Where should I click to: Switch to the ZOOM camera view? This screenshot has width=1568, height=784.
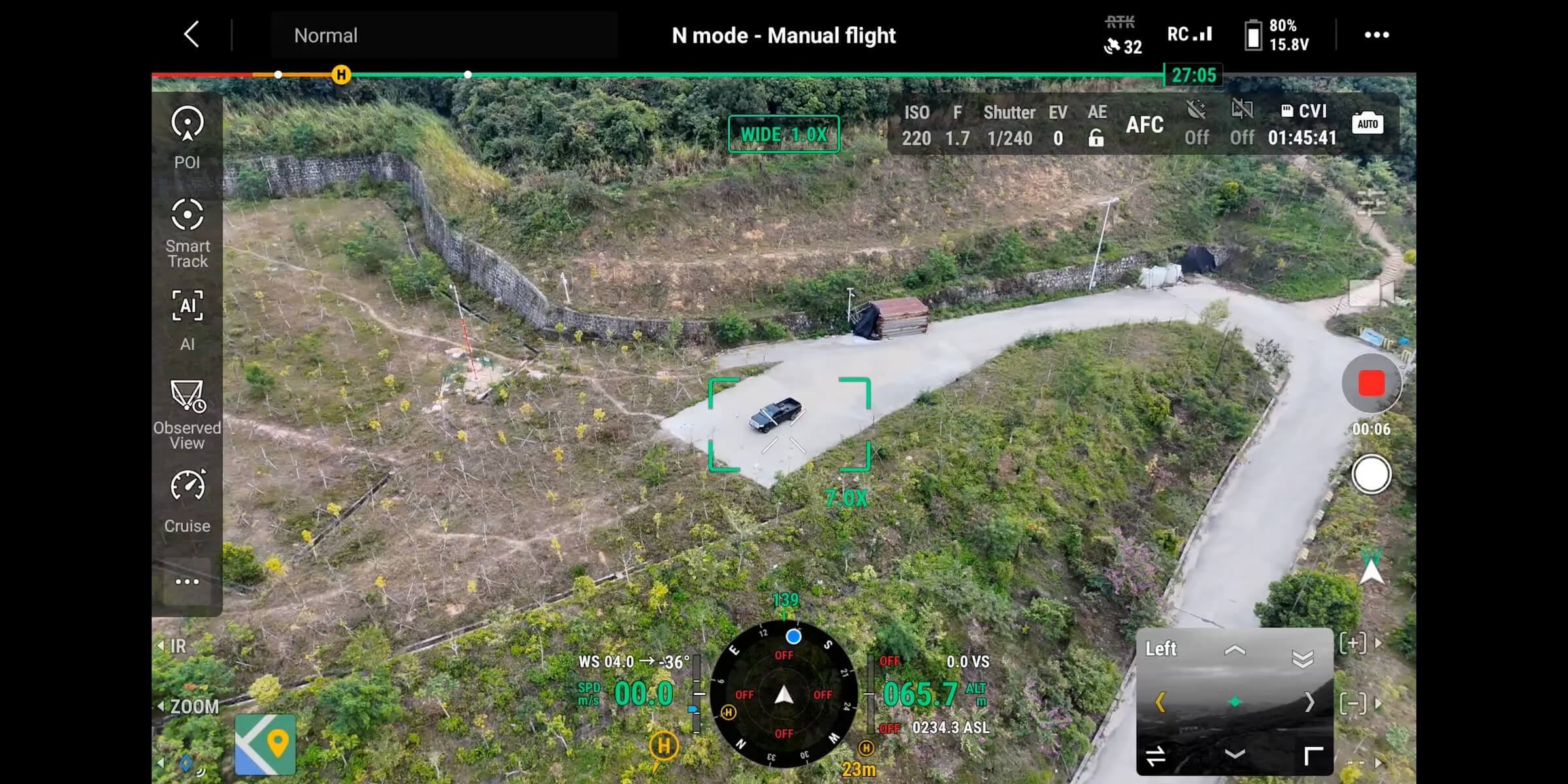tap(189, 706)
